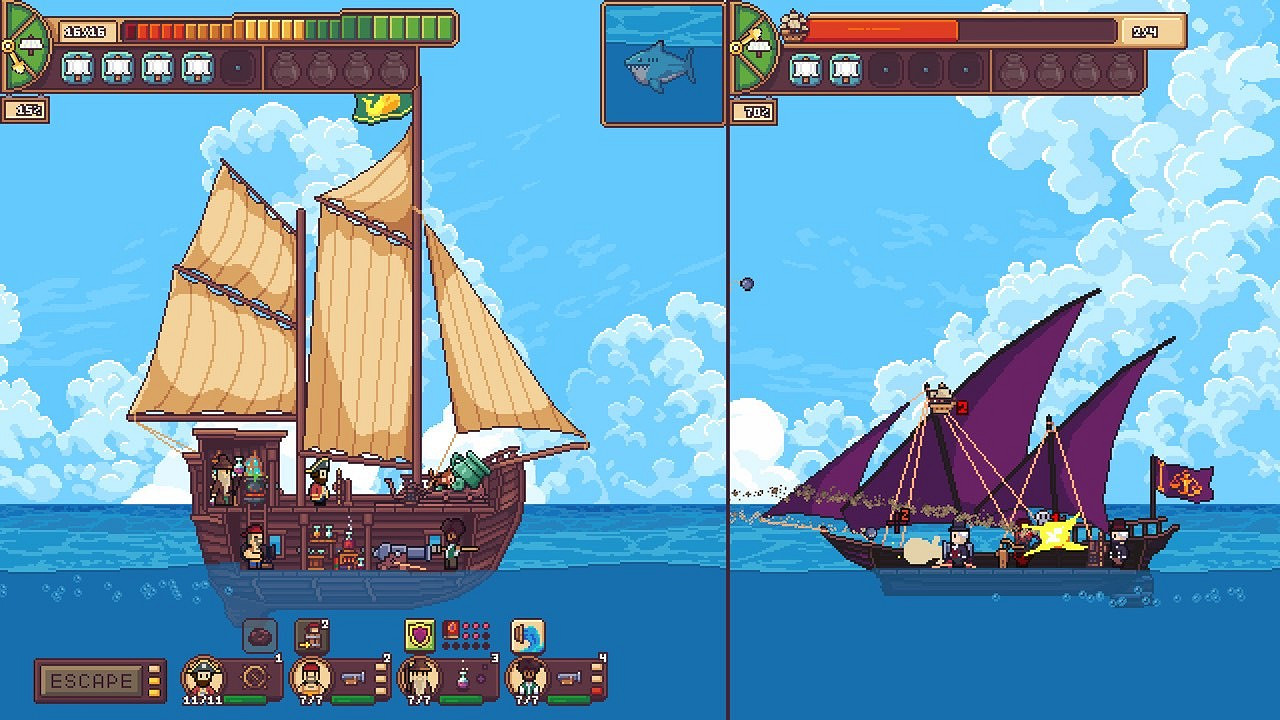Select the cannonball ammo icon above the captain
The image size is (1280, 720).
[260, 636]
